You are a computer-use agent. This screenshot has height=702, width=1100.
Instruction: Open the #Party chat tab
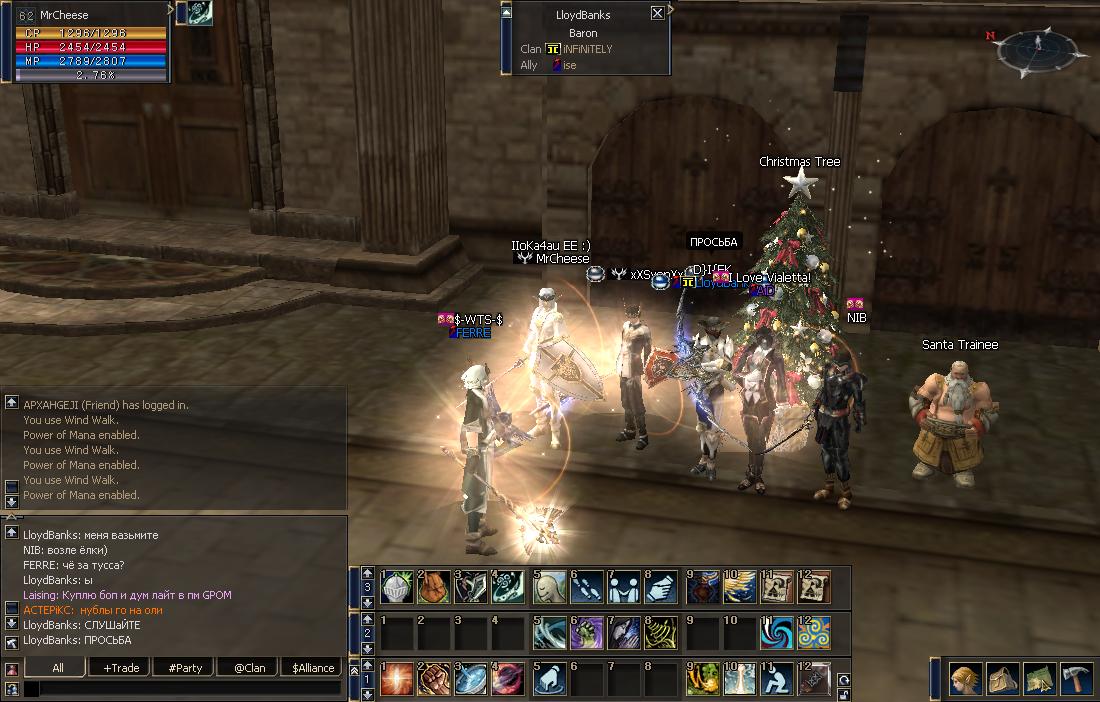click(184, 667)
